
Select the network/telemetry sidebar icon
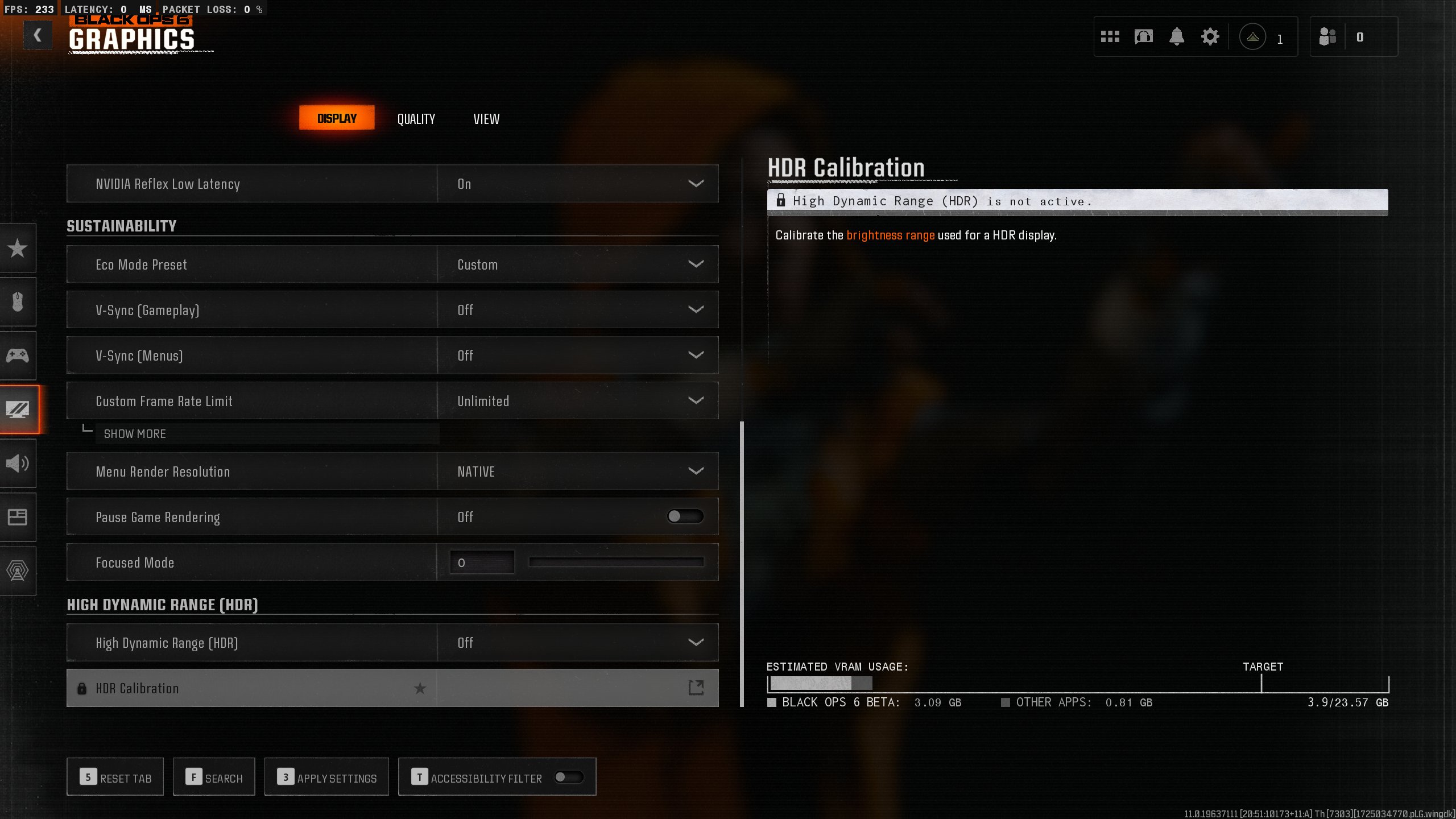point(18,572)
